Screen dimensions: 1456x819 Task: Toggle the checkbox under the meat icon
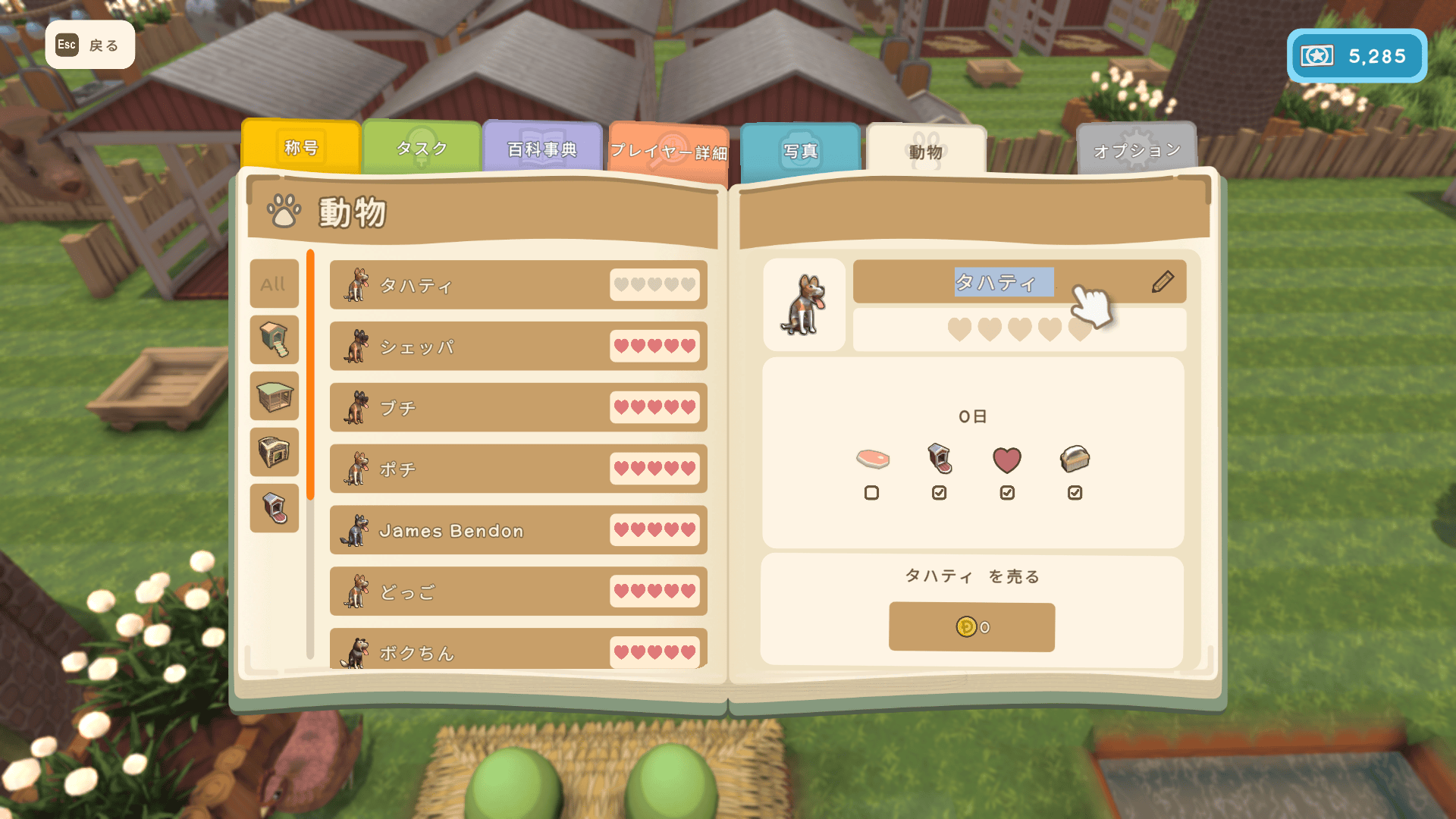(871, 493)
